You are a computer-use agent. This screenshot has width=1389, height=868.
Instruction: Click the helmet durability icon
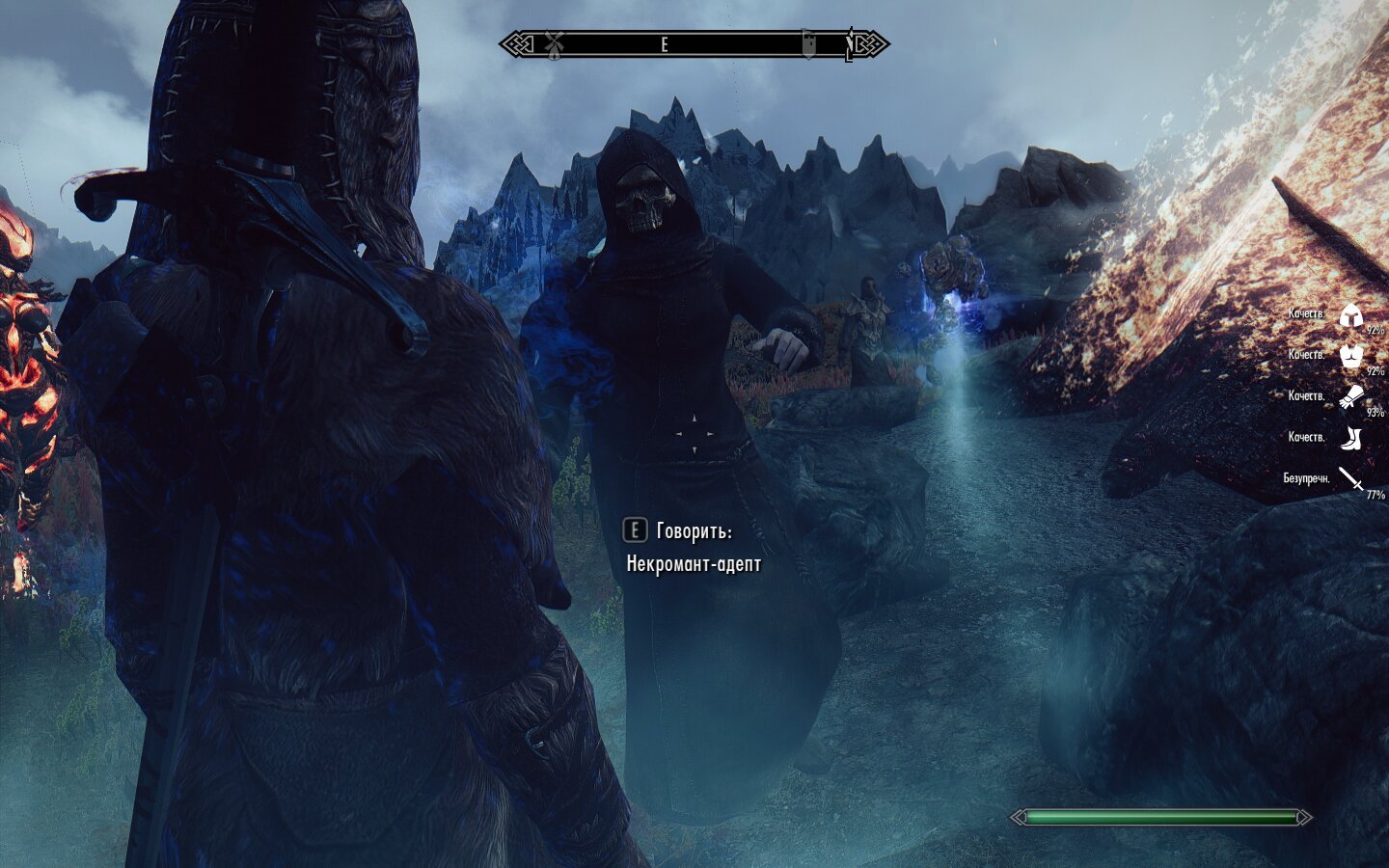pos(1350,314)
